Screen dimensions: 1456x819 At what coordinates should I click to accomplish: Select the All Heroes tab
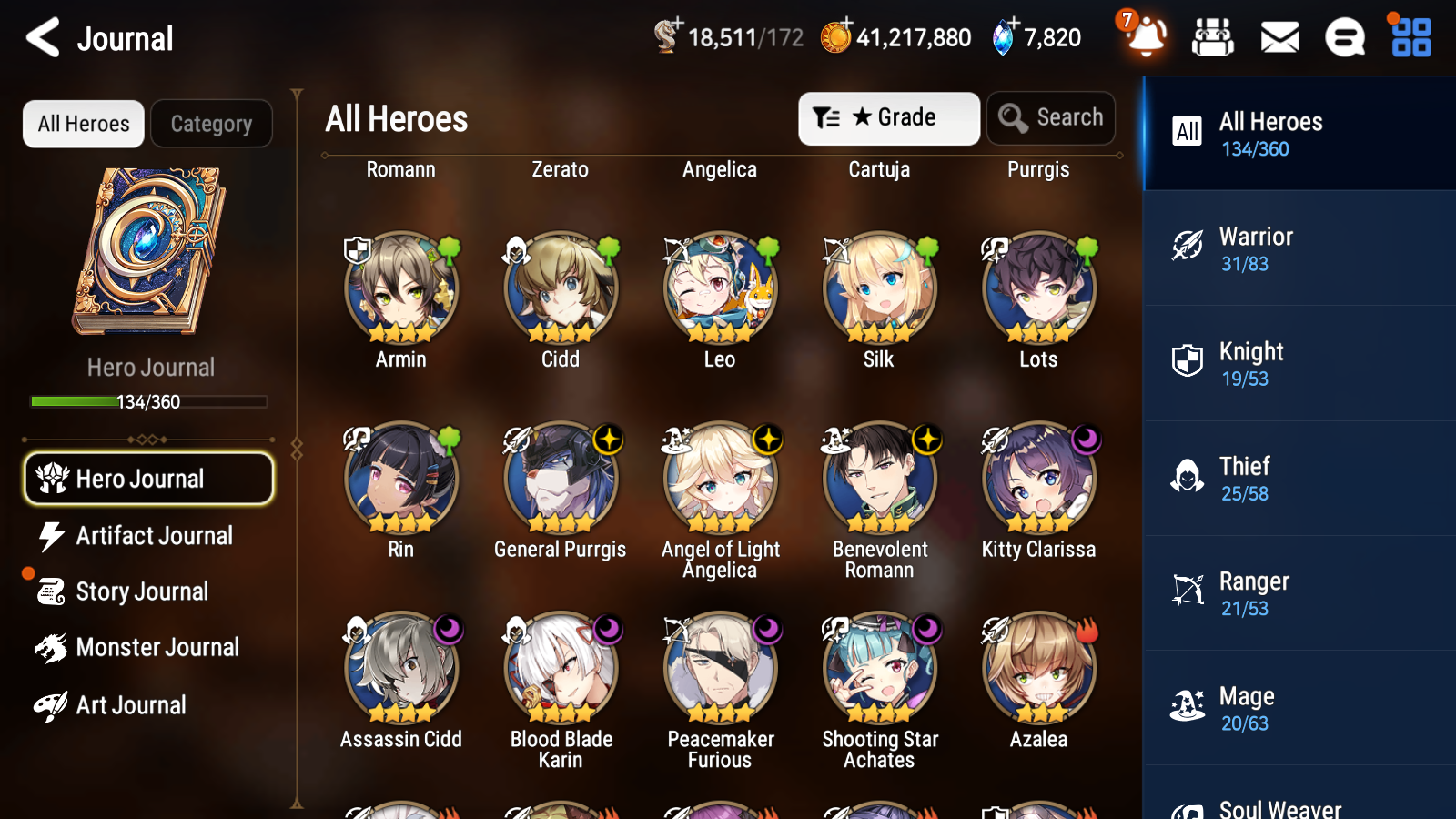(x=83, y=124)
